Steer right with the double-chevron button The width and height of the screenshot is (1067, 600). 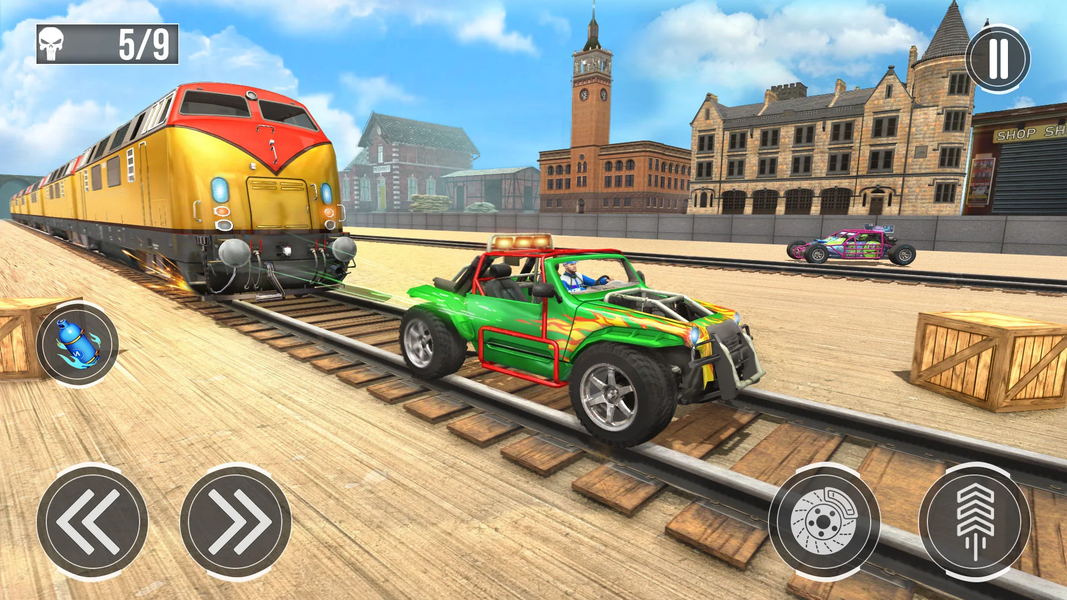(236, 520)
